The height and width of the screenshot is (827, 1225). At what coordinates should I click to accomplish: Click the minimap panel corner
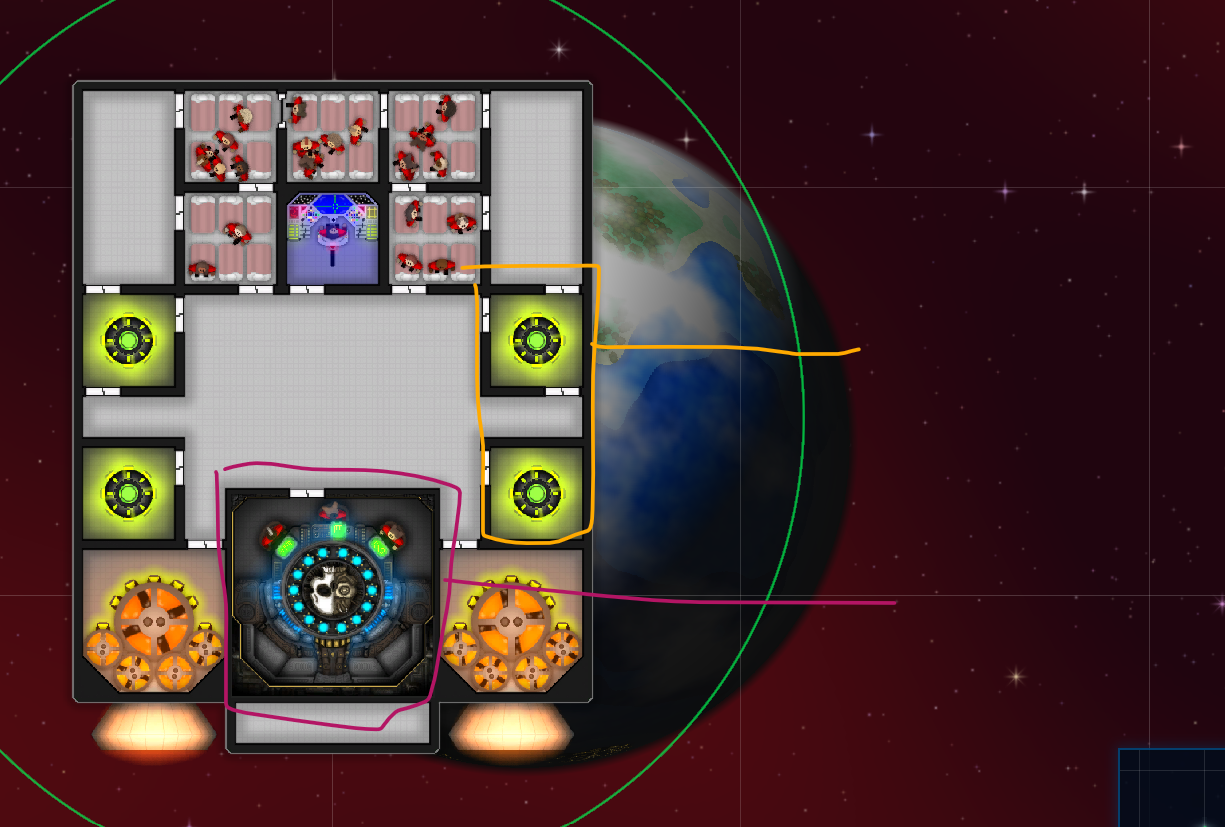pyautogui.click(x=1172, y=789)
